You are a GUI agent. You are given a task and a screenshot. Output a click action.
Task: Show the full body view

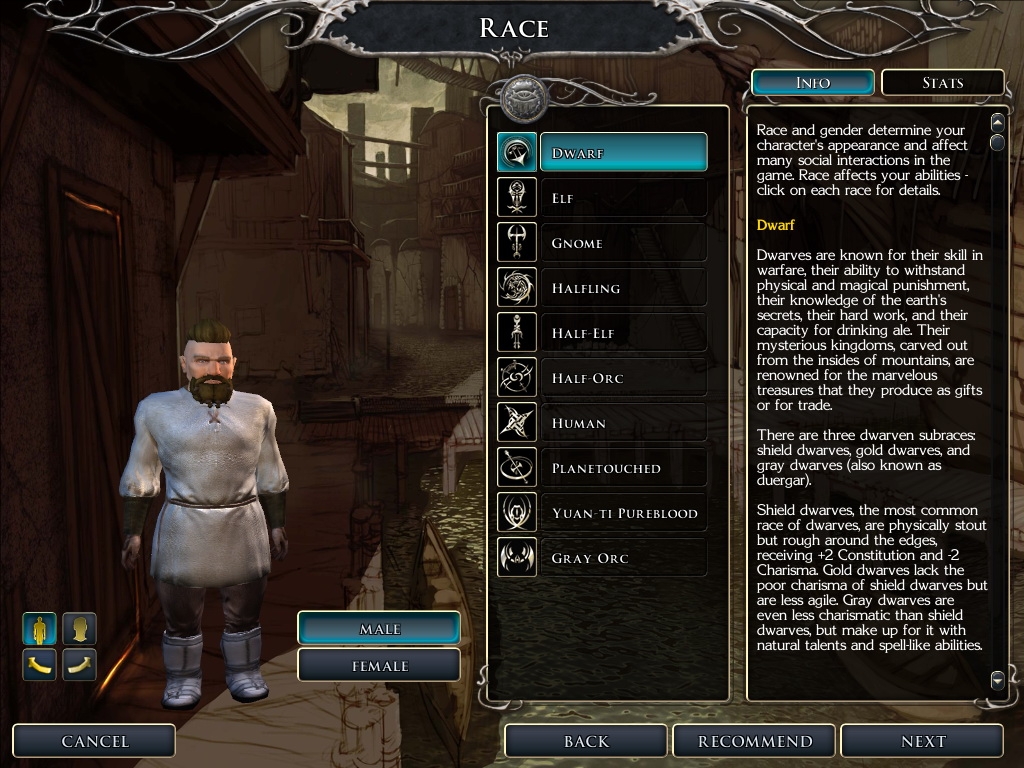click(x=40, y=629)
